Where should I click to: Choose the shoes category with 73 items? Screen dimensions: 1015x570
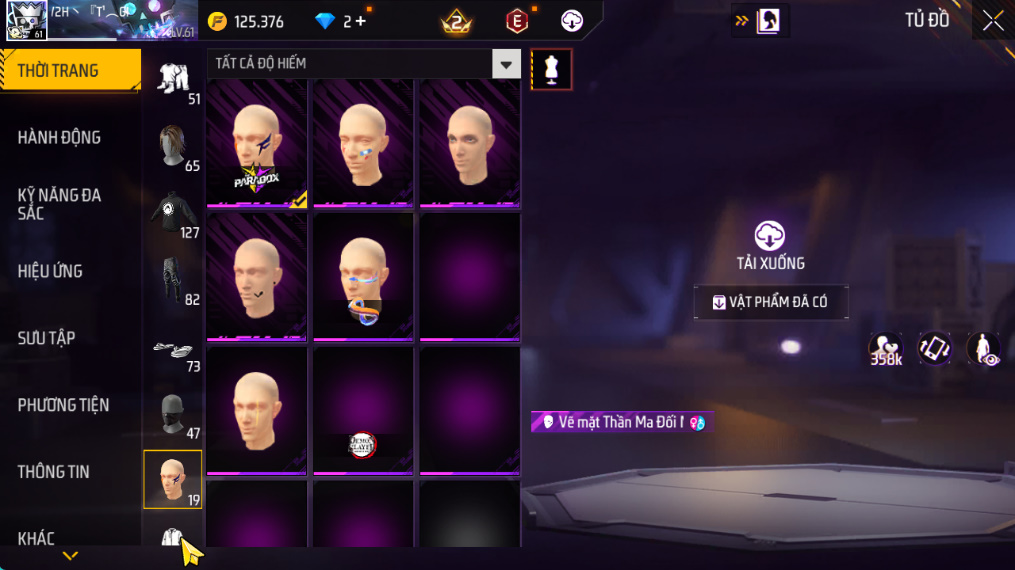pos(174,349)
